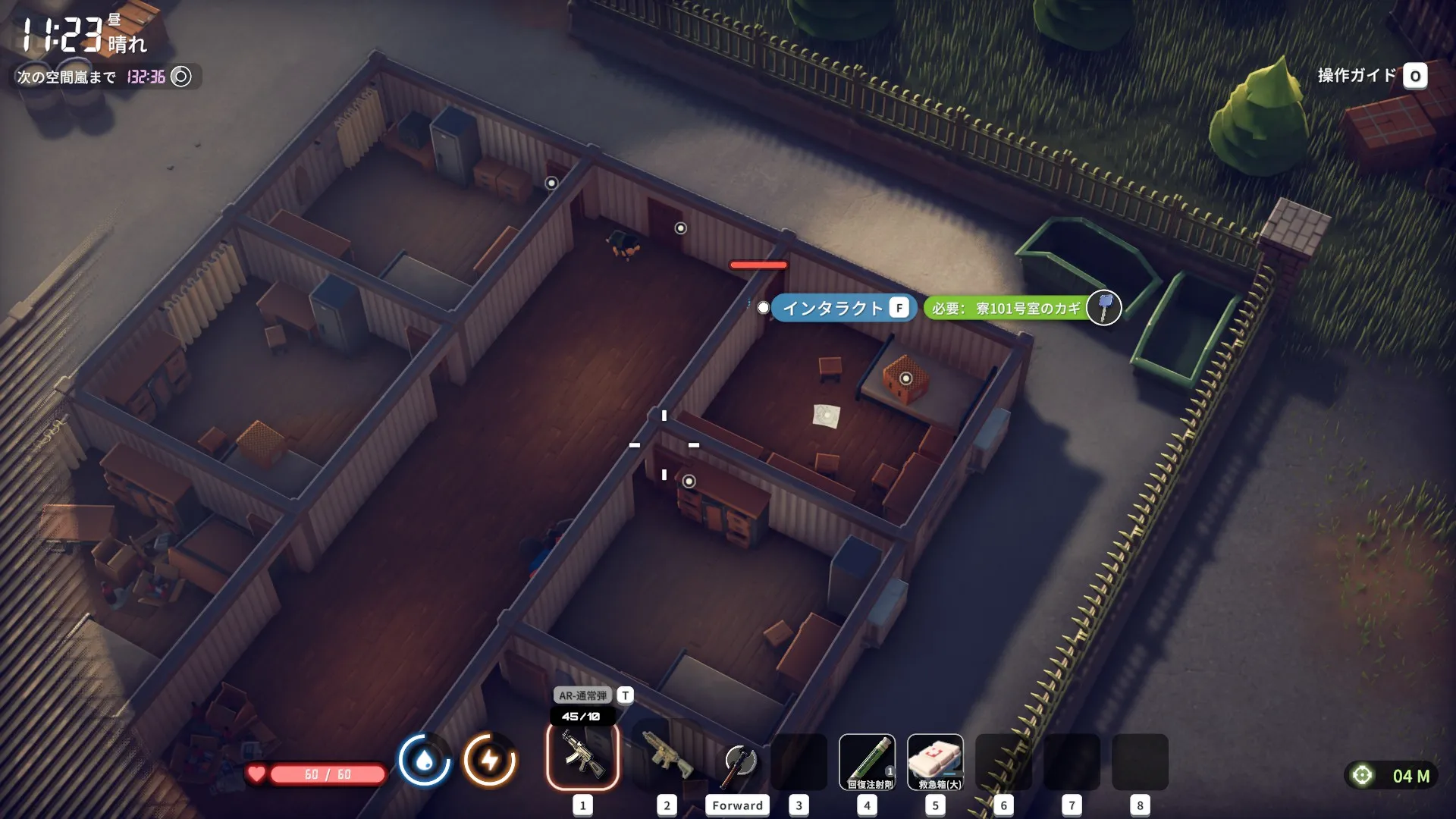Select the equipped assault rifle in slot 1

[582, 757]
